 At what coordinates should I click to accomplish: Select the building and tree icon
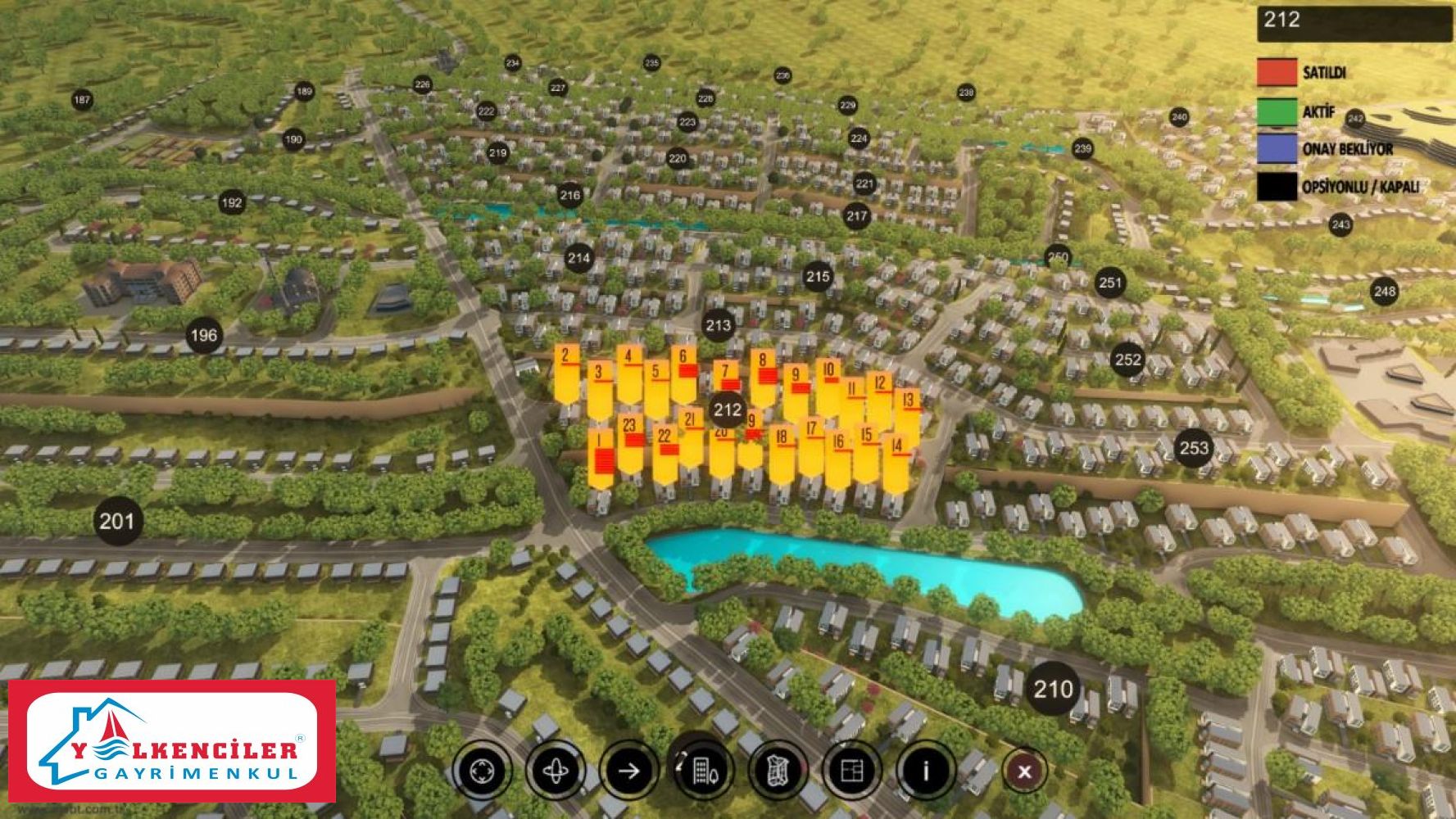[703, 771]
